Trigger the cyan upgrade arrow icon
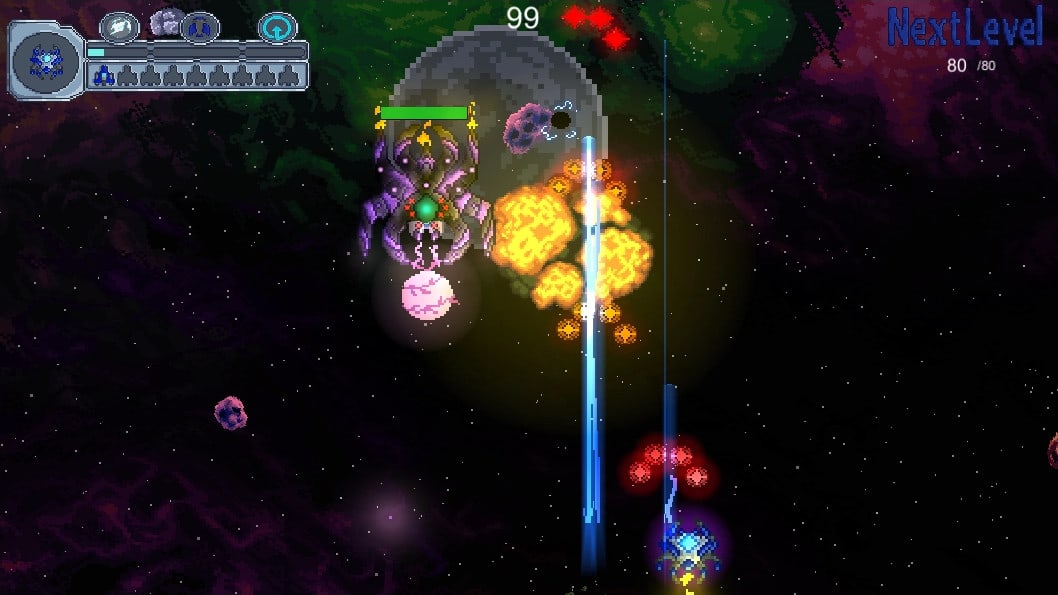Screen dimensions: 1058x595 coord(277,27)
